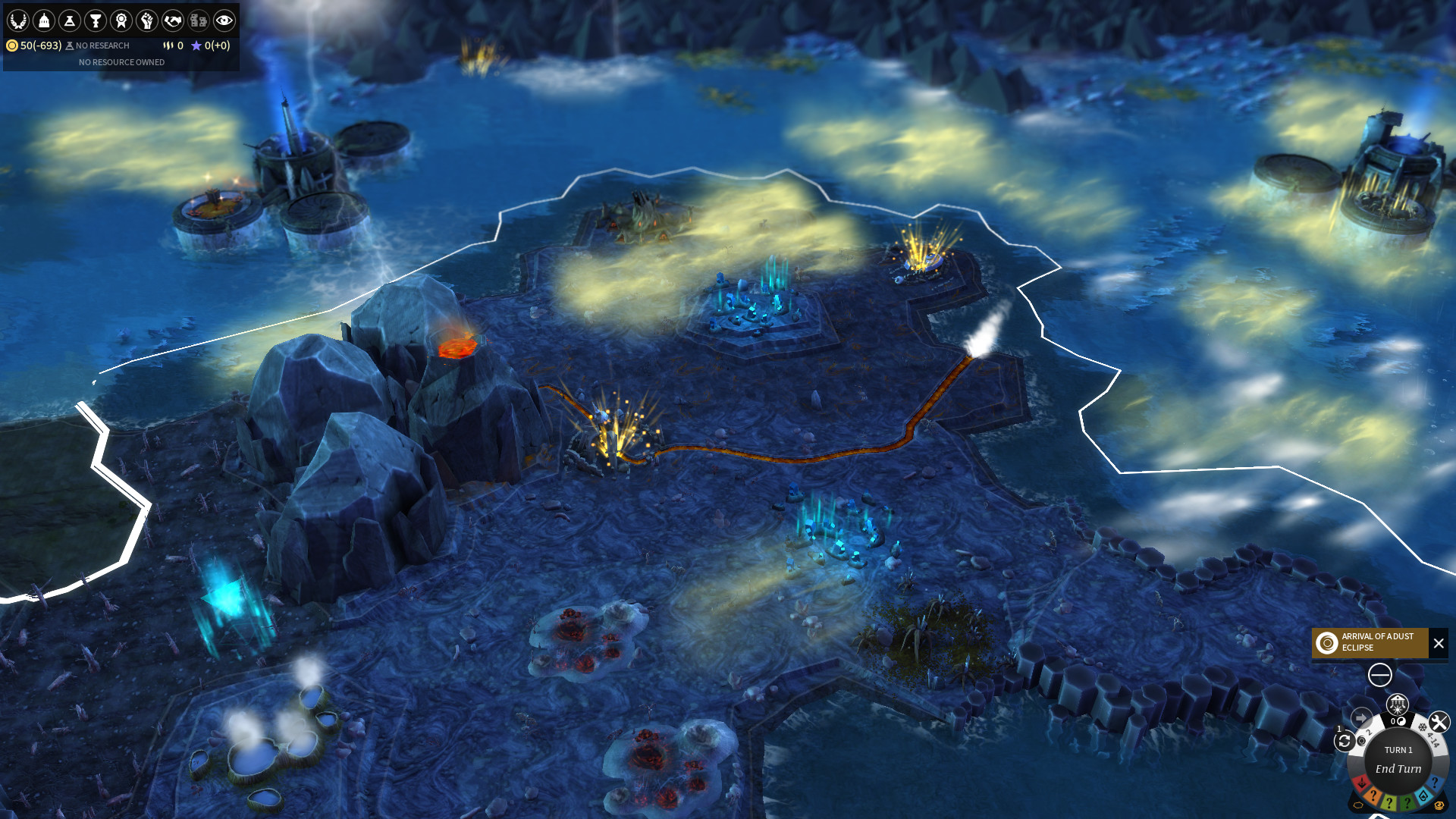View the quest journal trophy icon
The image size is (1456, 819).
pos(94,21)
